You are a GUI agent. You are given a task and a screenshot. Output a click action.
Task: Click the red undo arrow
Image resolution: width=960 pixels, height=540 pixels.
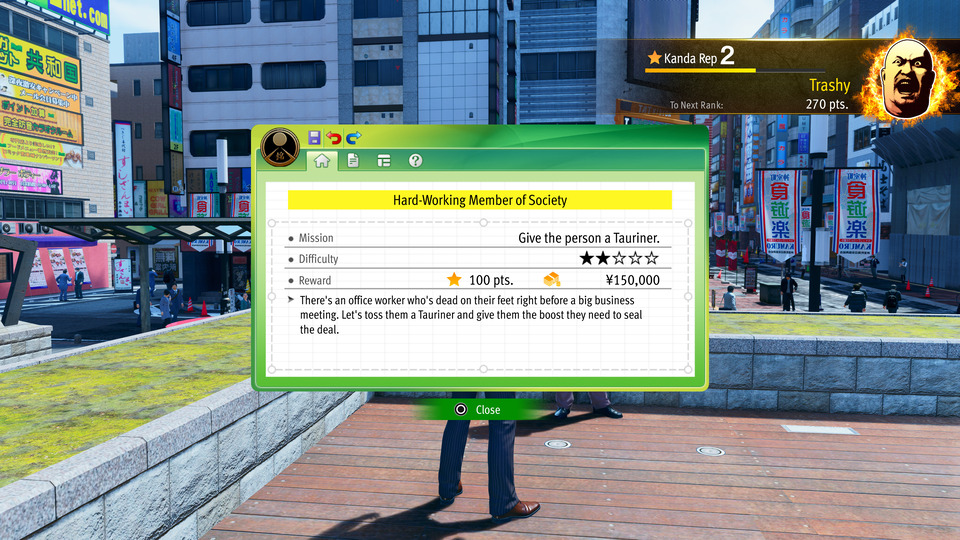coord(334,137)
